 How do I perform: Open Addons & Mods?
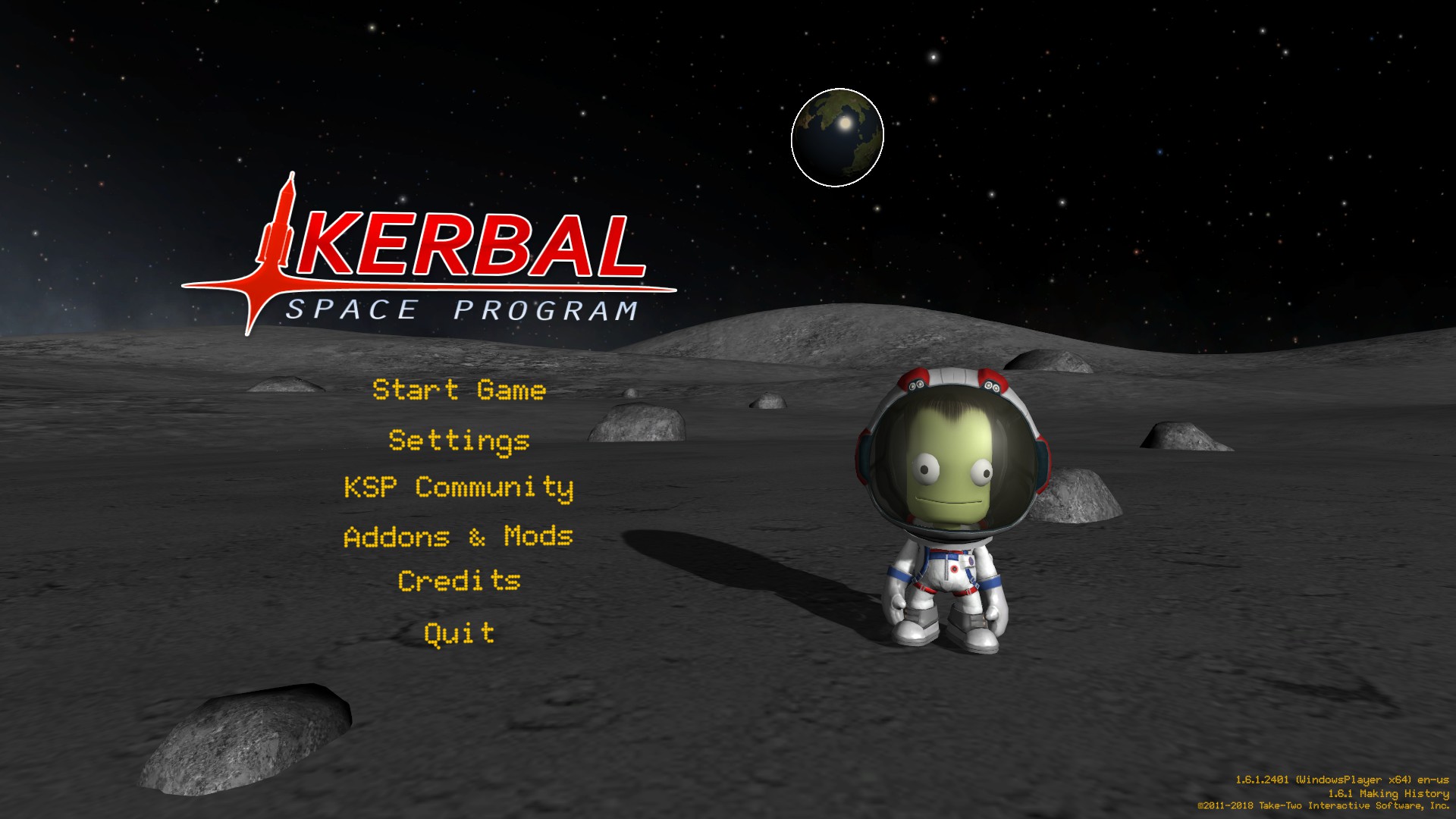[459, 536]
